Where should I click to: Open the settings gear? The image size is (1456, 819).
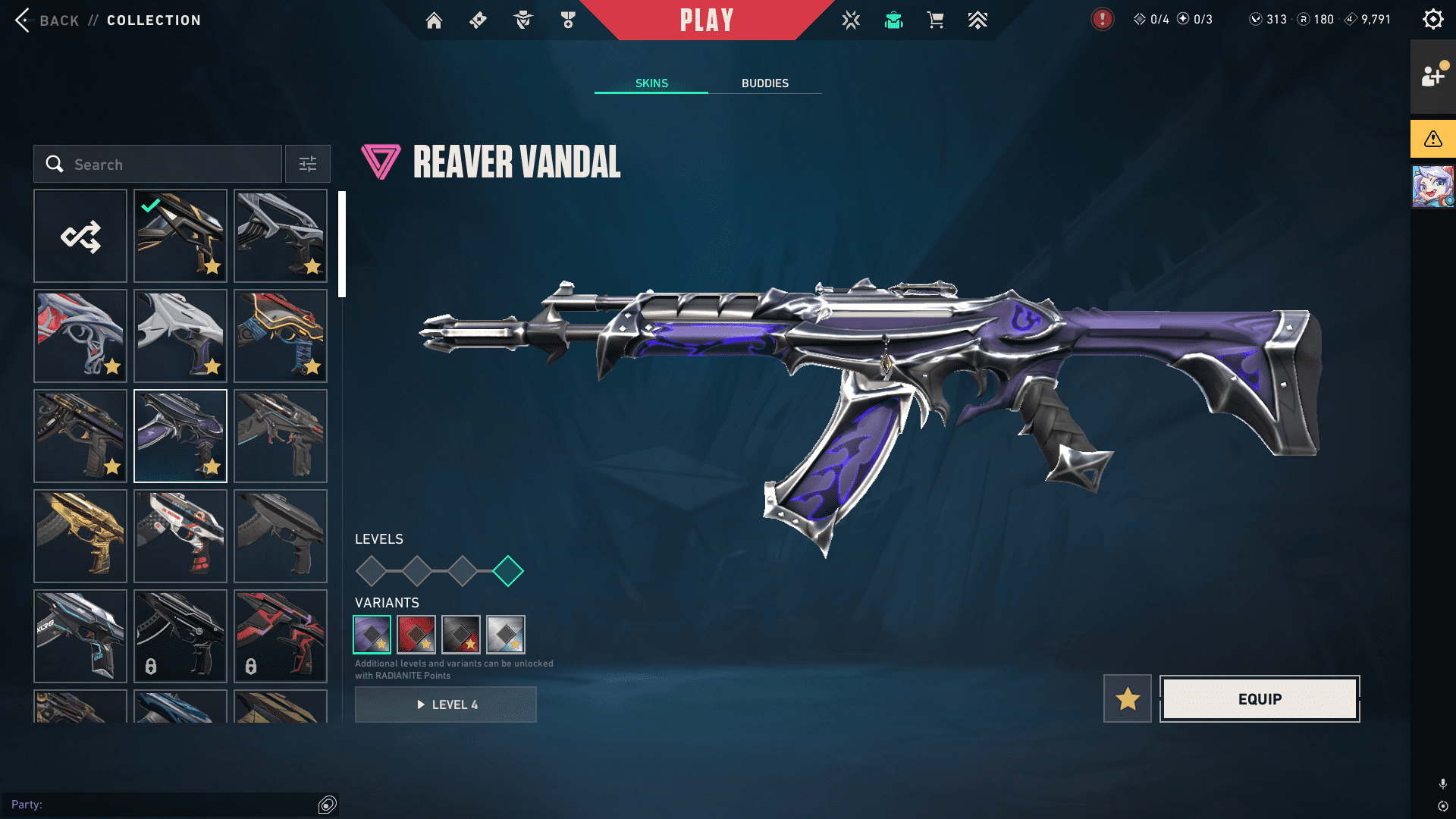click(1432, 19)
